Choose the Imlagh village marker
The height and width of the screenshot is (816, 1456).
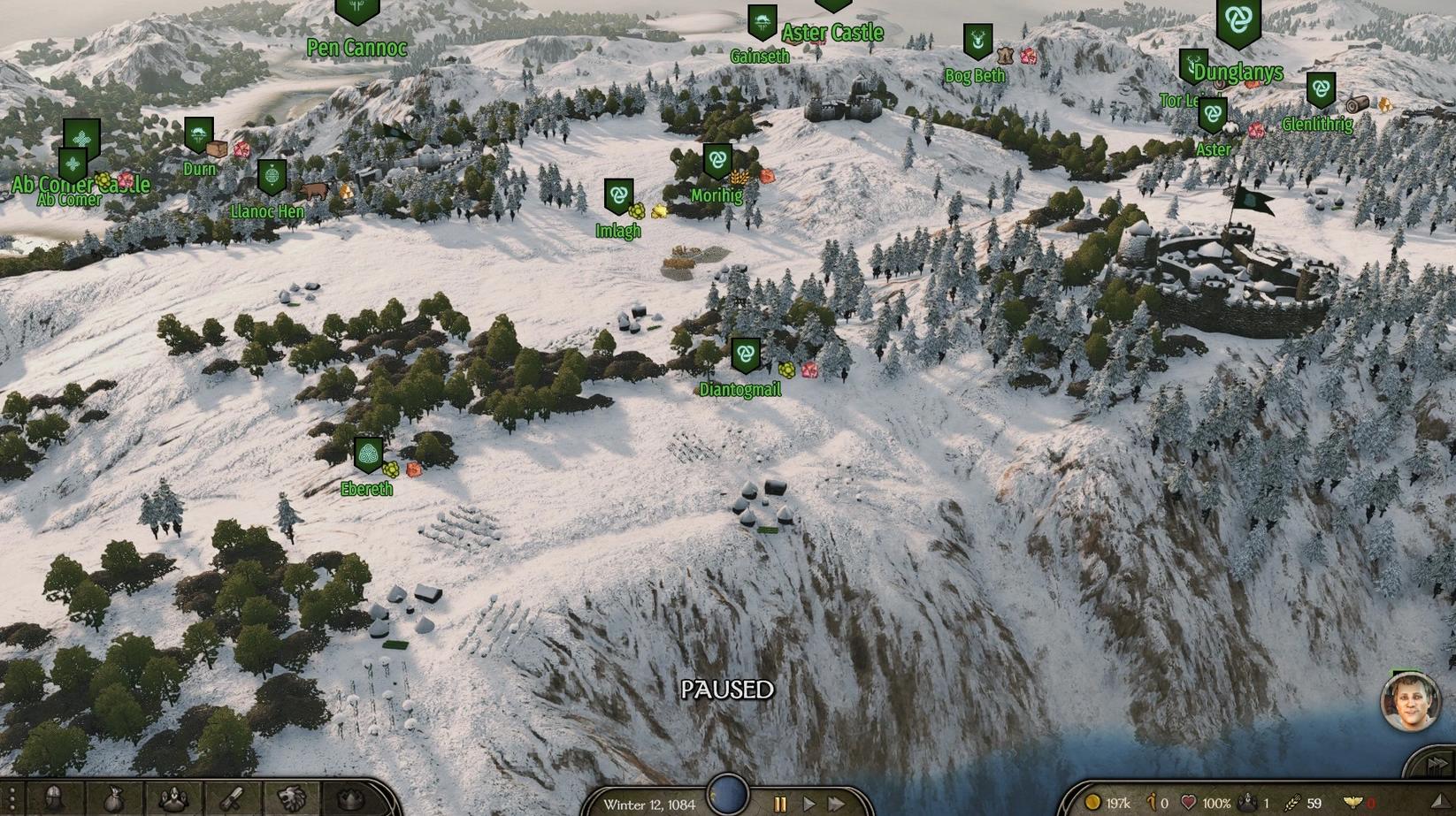pos(618,196)
